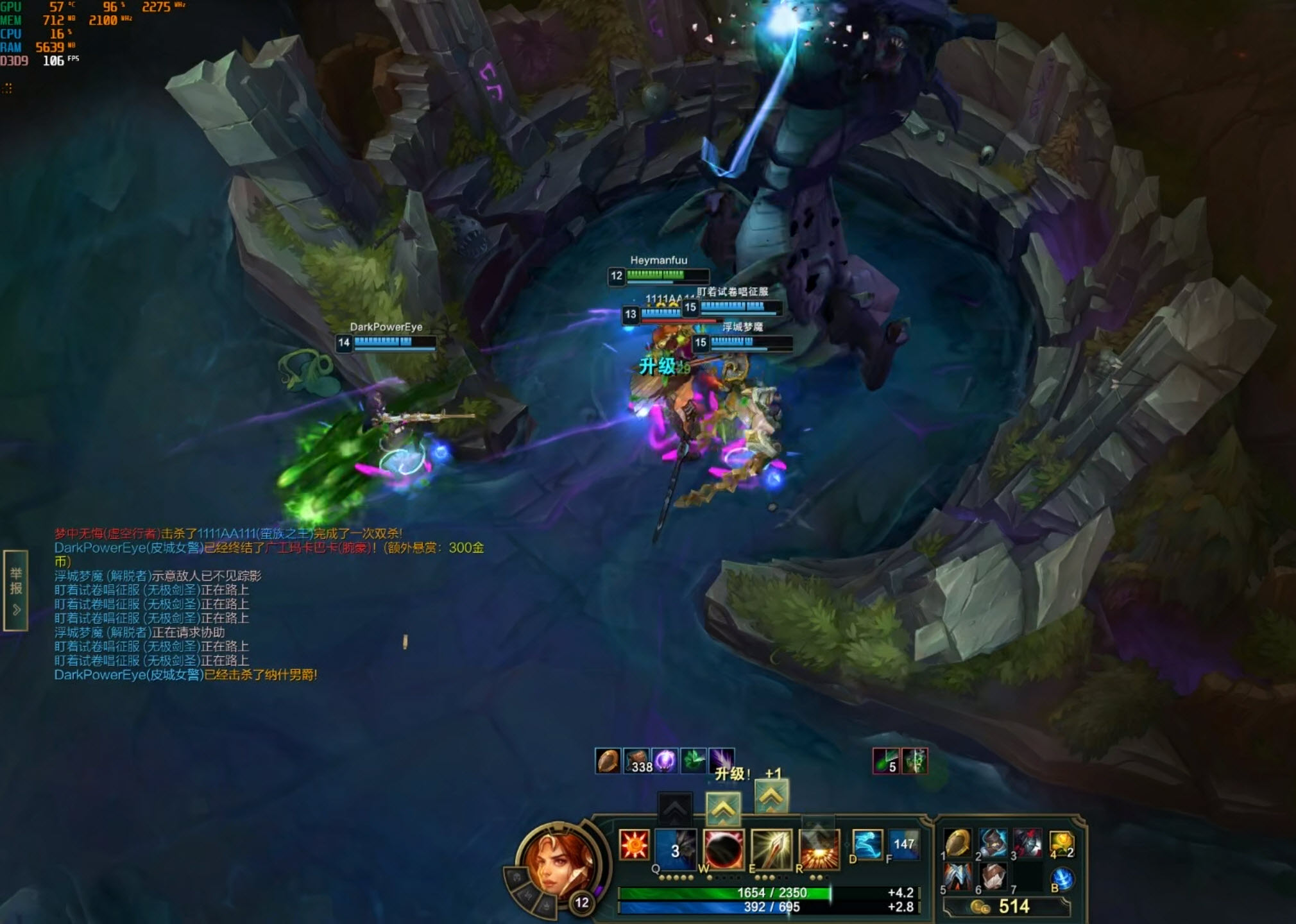Use the Zenith Blade ability
Image resolution: width=1296 pixels, height=924 pixels.
[x=772, y=850]
